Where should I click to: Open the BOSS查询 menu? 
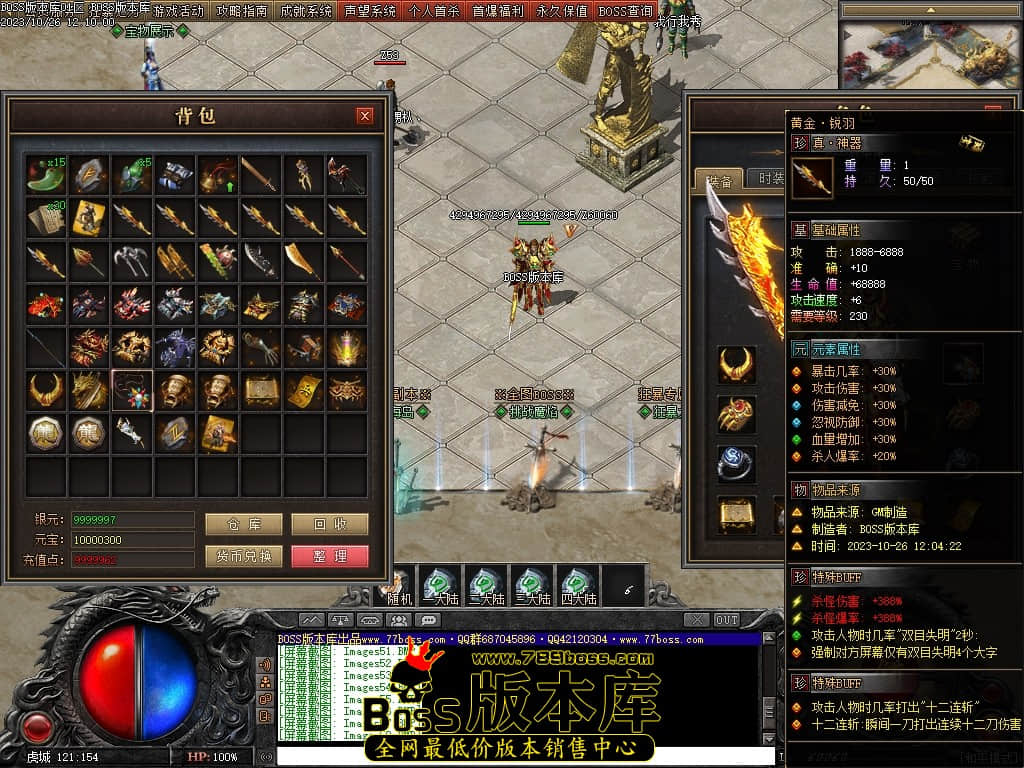point(625,11)
